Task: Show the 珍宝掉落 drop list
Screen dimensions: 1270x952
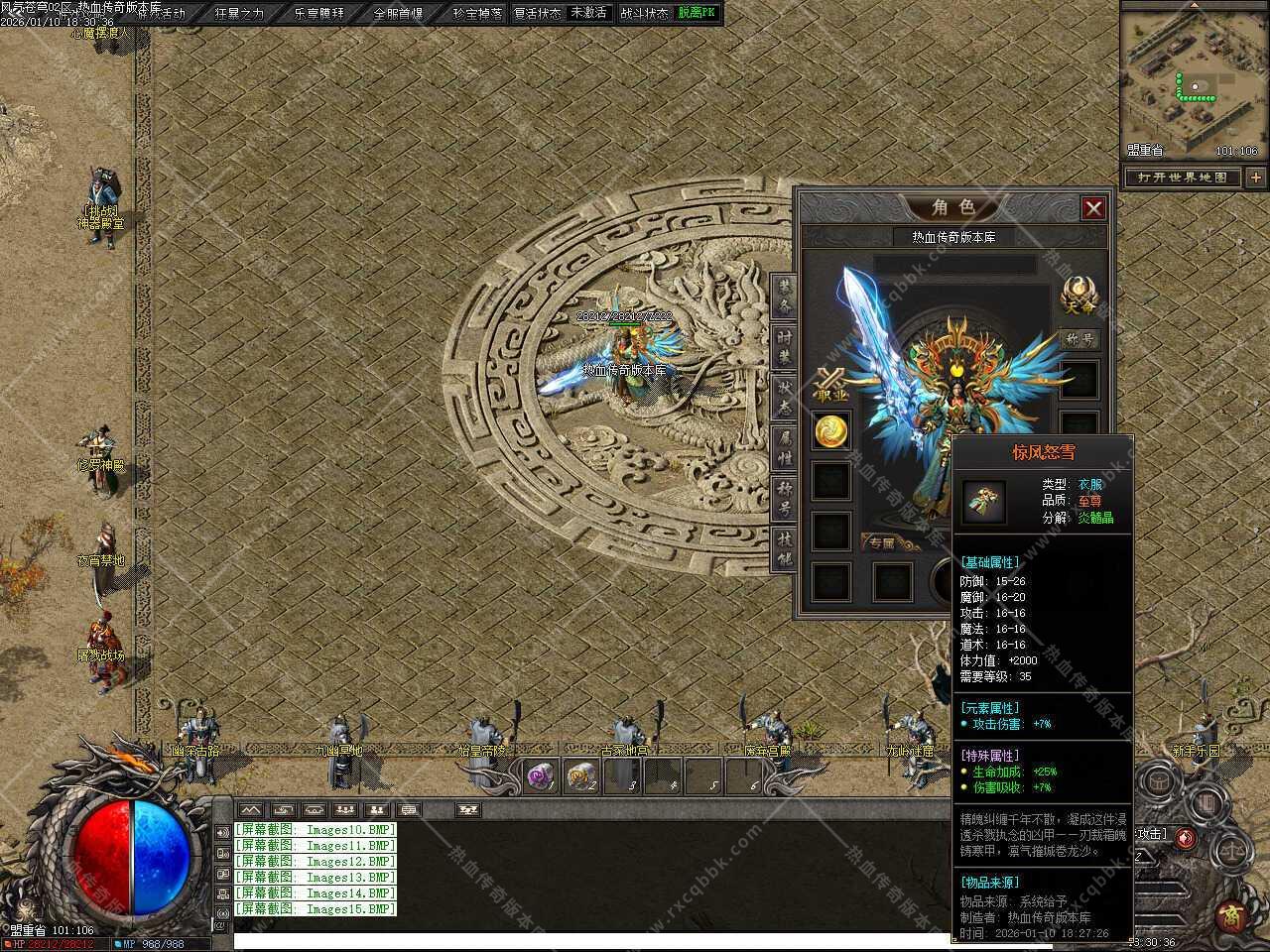Action: (477, 13)
